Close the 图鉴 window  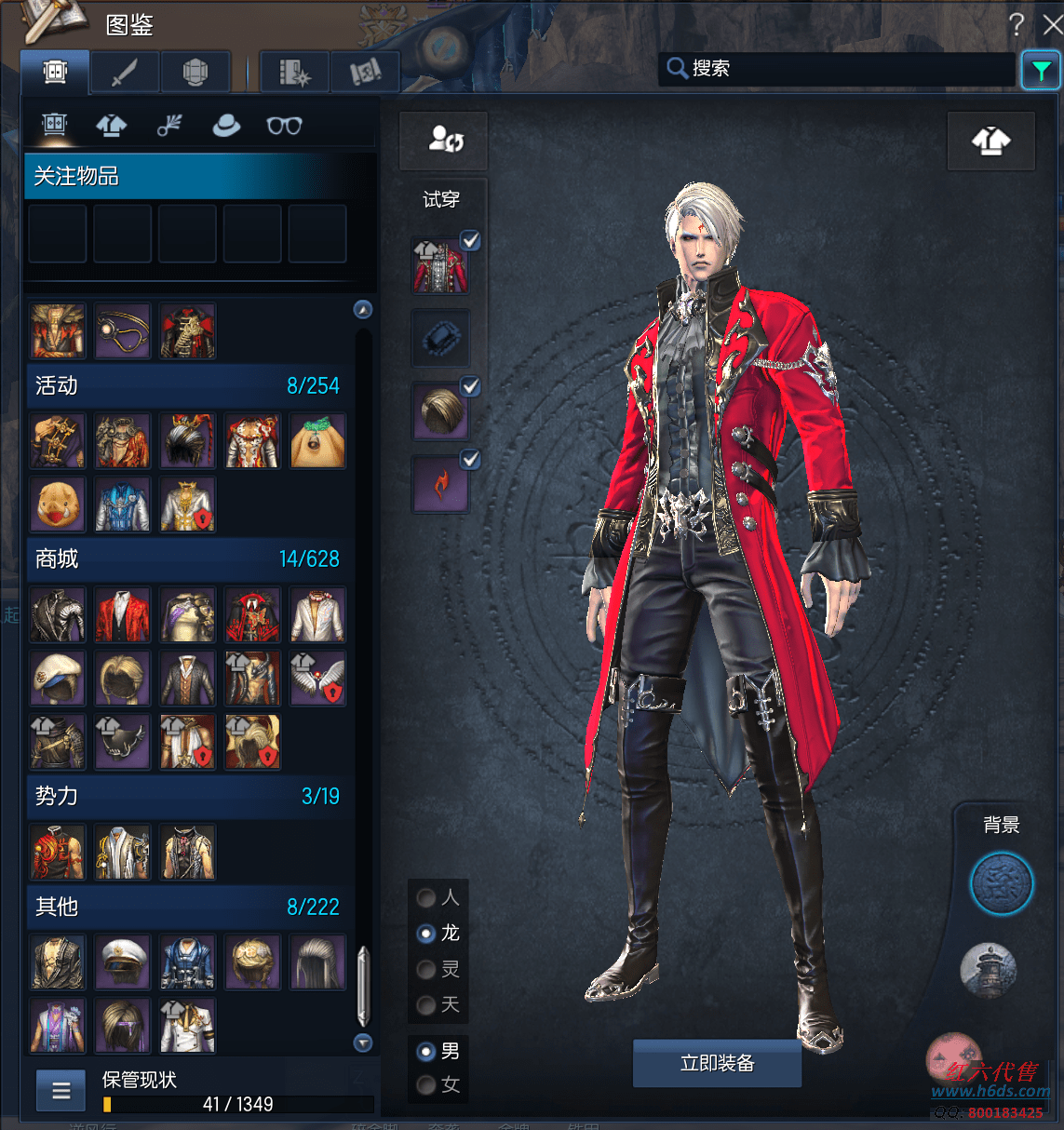[x=1052, y=24]
